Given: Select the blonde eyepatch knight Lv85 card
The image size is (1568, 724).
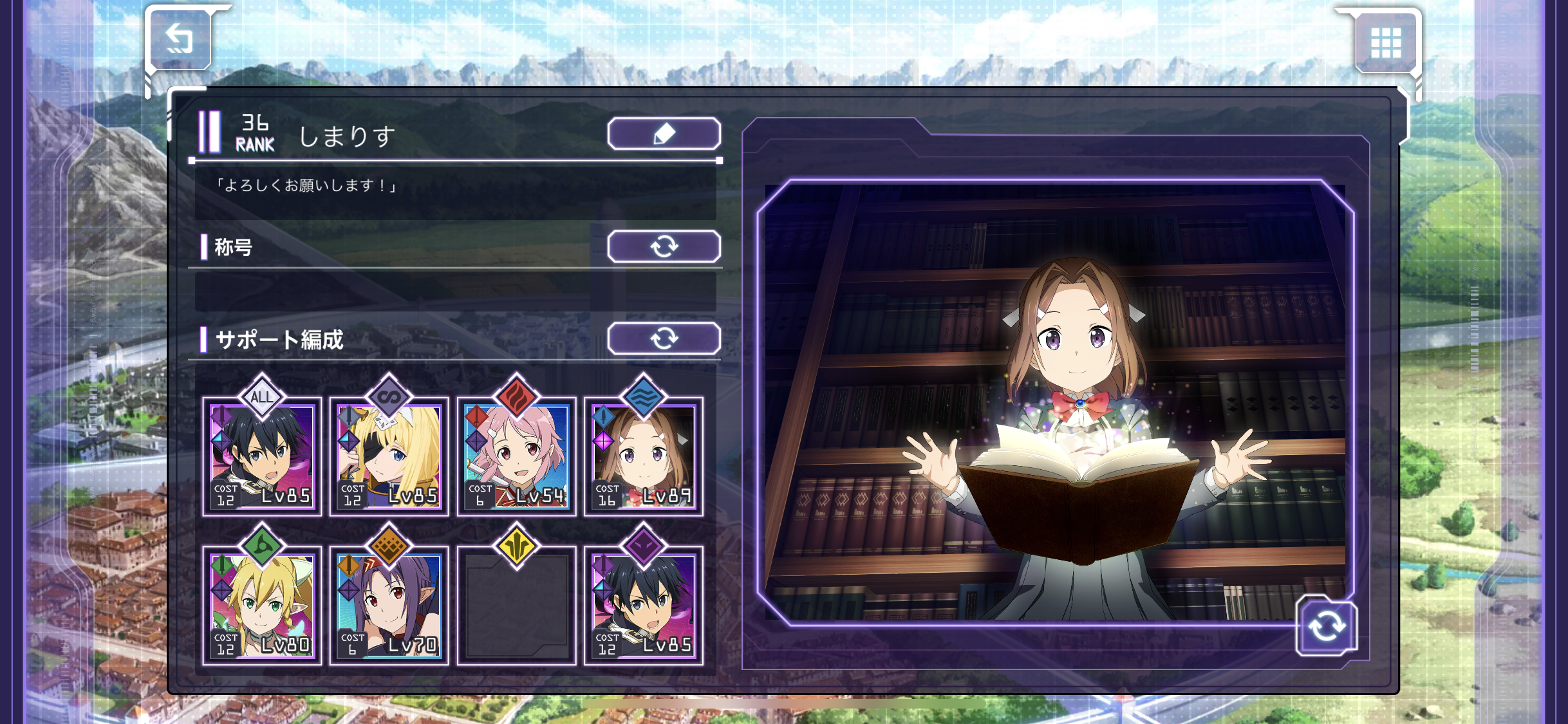Looking at the screenshot, I should click(389, 457).
